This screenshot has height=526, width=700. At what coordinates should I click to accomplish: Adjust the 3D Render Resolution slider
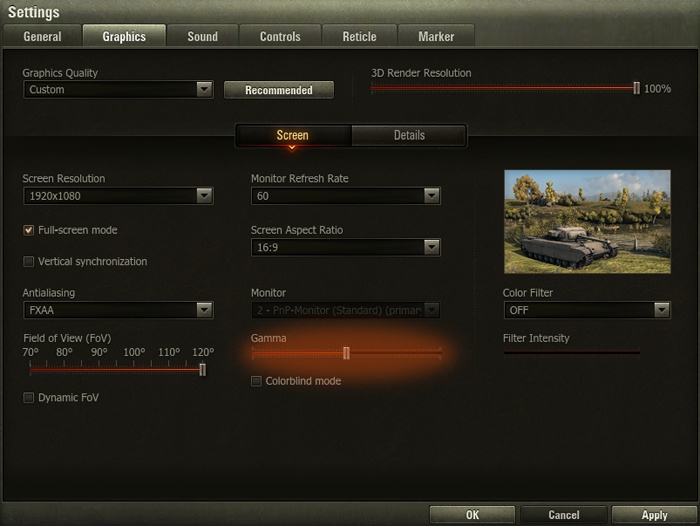click(636, 88)
